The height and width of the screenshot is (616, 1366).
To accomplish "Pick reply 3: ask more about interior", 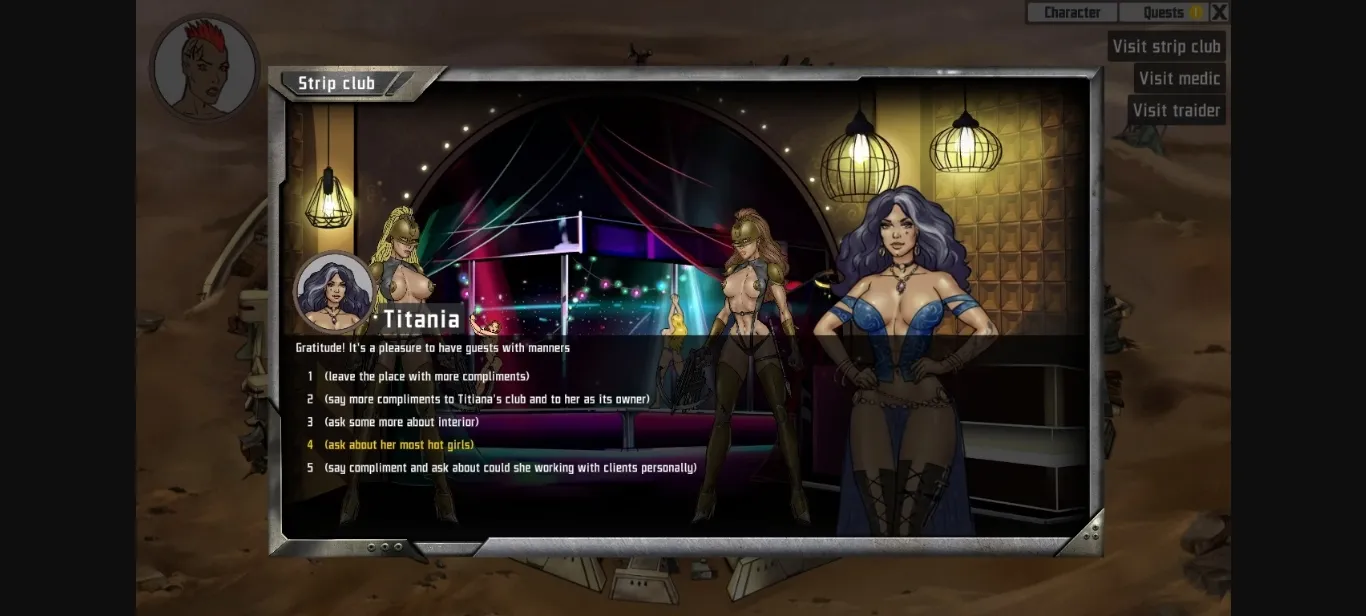I will 401,422.
